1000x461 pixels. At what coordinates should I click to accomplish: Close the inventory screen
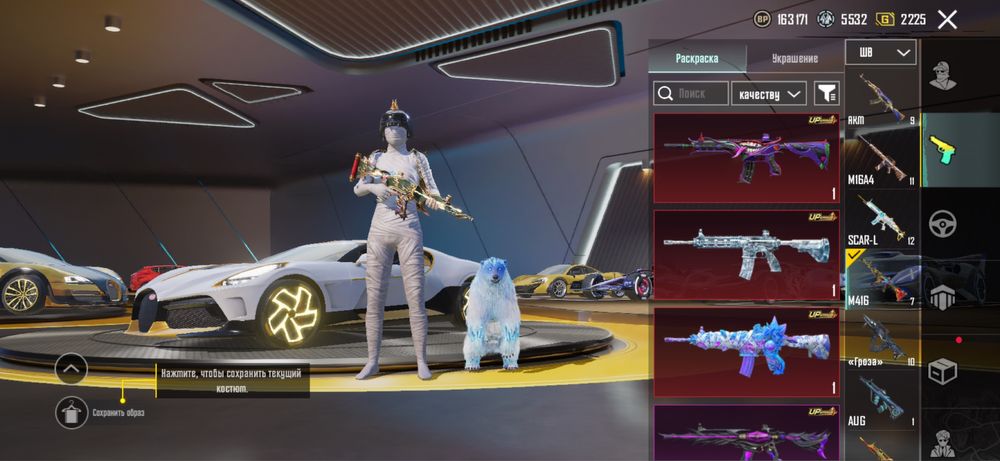click(947, 19)
